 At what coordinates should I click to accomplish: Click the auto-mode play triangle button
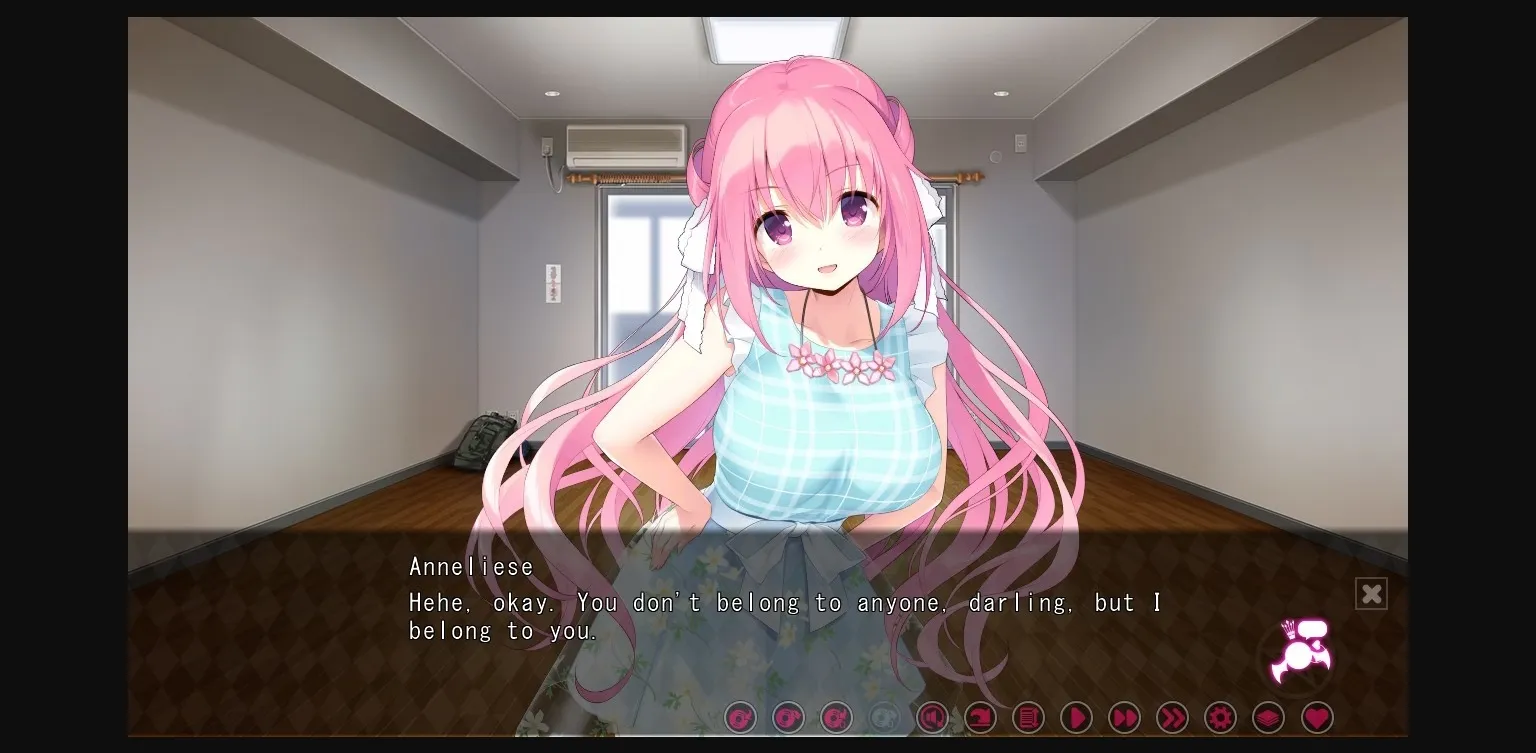pyautogui.click(x=1076, y=717)
